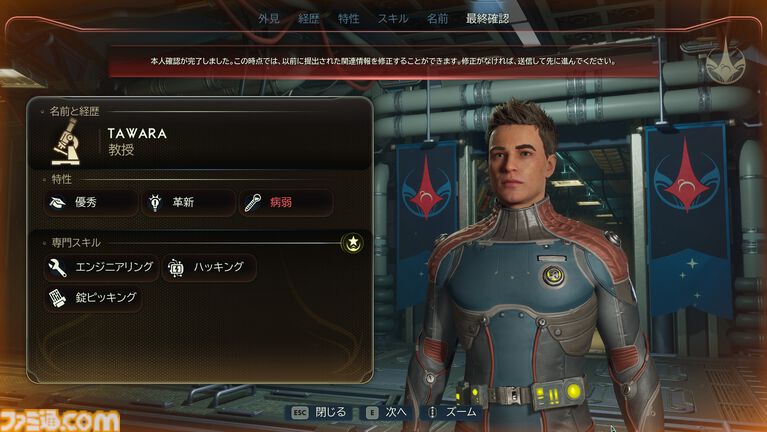The width and height of the screenshot is (767, 432).
Task: Select the 錠ピッキング skill
Action: click(x=92, y=297)
